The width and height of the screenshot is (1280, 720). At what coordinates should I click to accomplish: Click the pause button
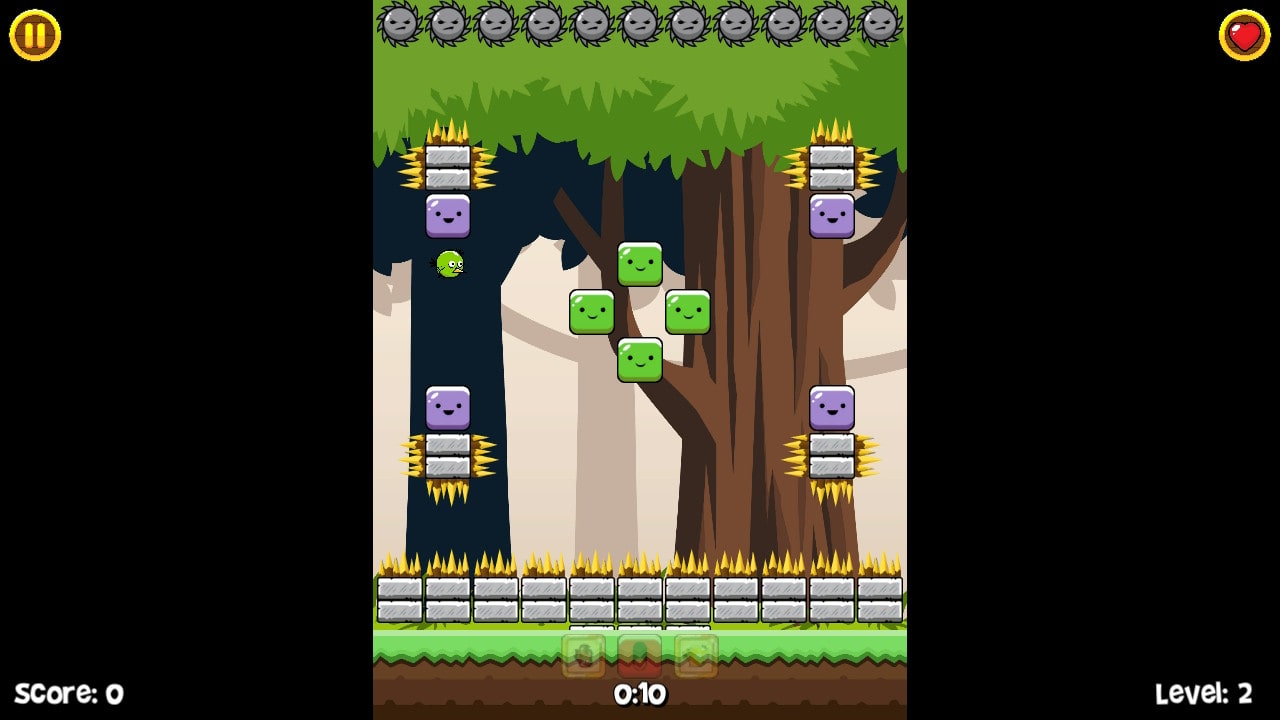[x=33, y=35]
